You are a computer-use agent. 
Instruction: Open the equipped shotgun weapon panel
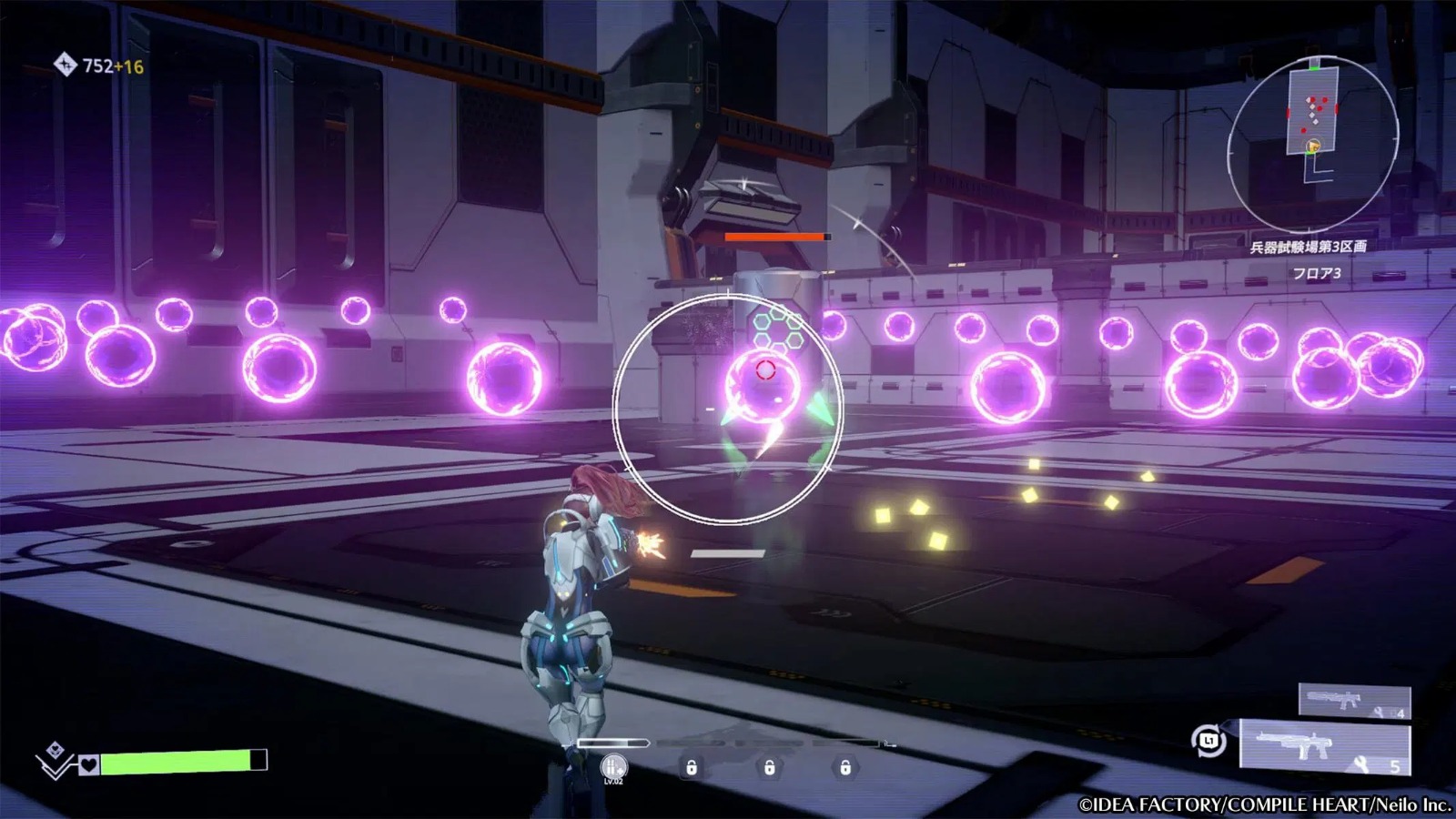tap(1325, 746)
